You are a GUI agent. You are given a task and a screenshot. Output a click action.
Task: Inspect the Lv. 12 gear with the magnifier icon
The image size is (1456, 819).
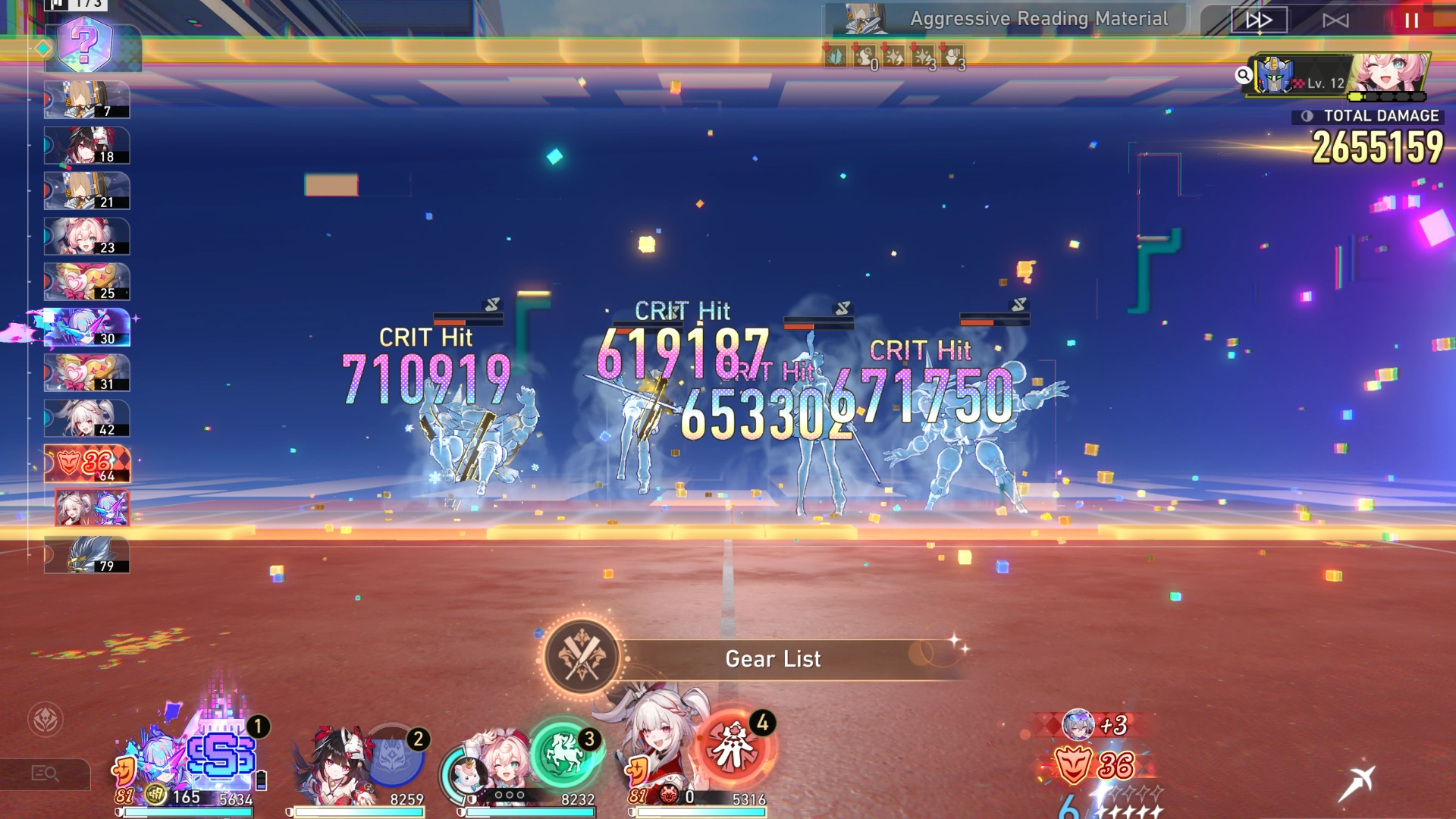(x=1244, y=75)
